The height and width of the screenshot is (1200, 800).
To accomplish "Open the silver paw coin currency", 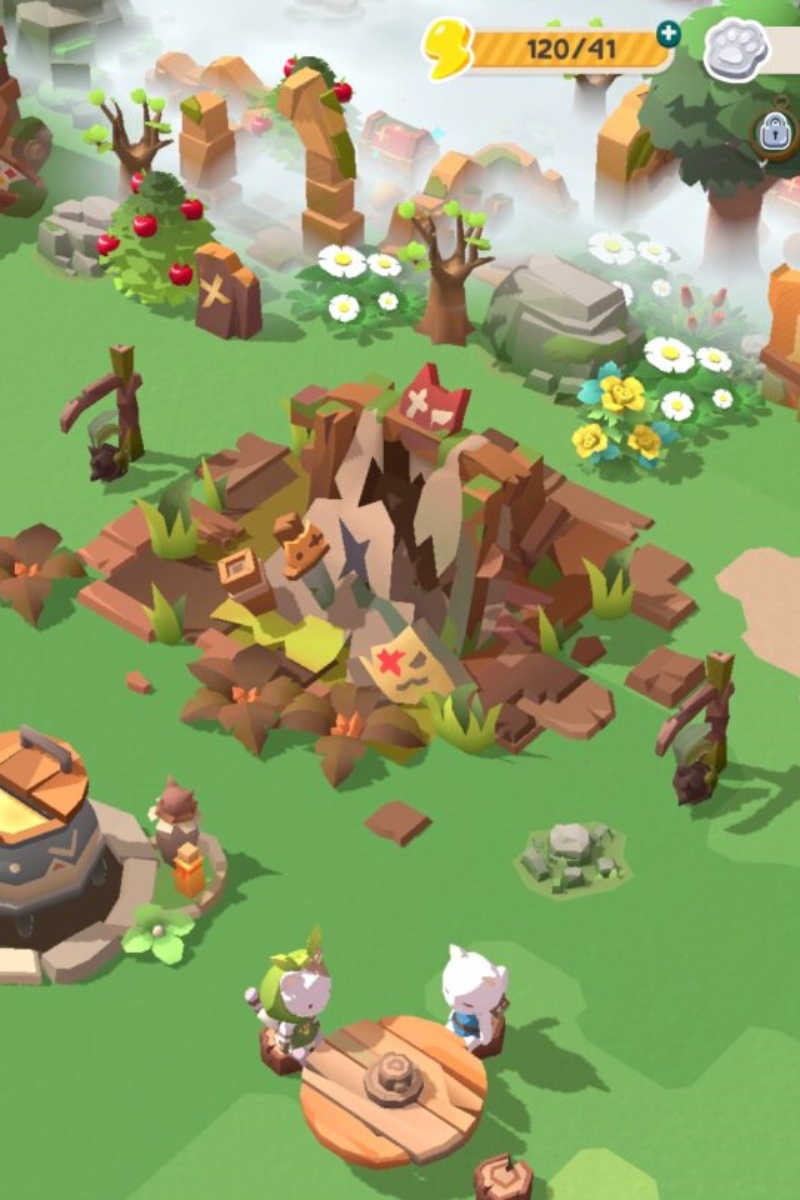I will [737, 50].
